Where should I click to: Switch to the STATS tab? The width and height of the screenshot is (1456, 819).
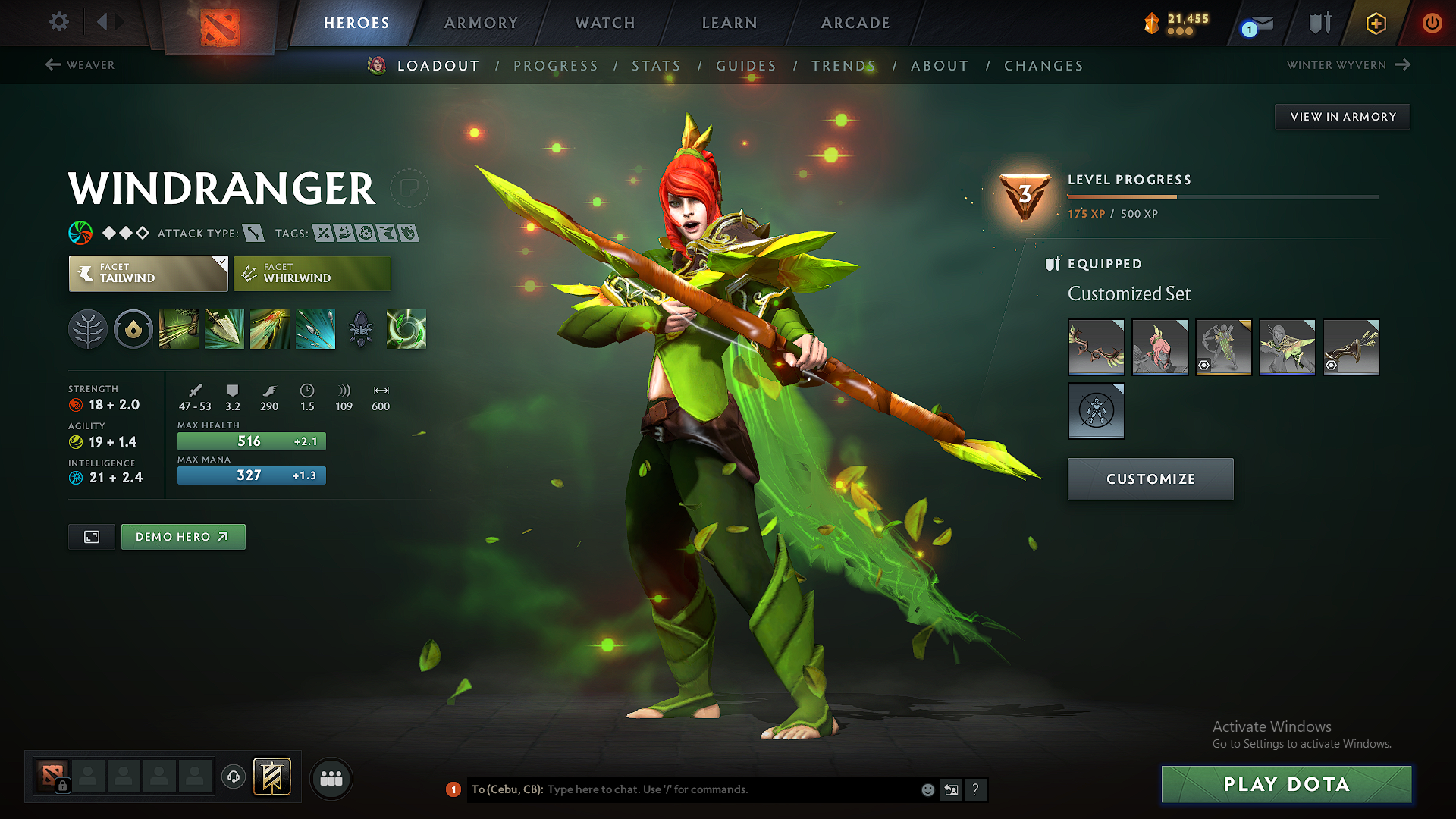657,65
